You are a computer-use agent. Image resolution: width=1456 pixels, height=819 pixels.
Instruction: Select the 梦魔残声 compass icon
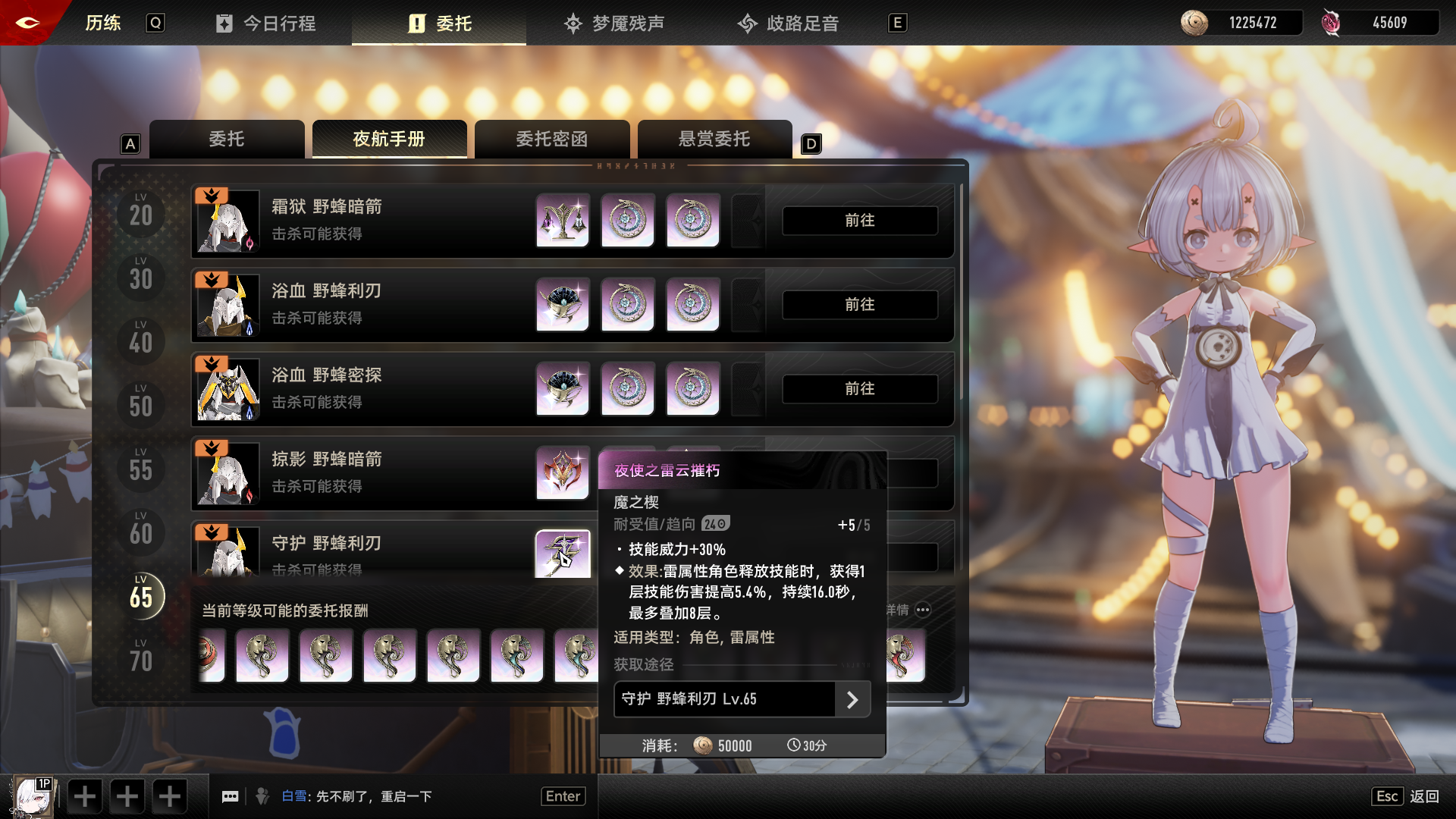click(x=573, y=24)
